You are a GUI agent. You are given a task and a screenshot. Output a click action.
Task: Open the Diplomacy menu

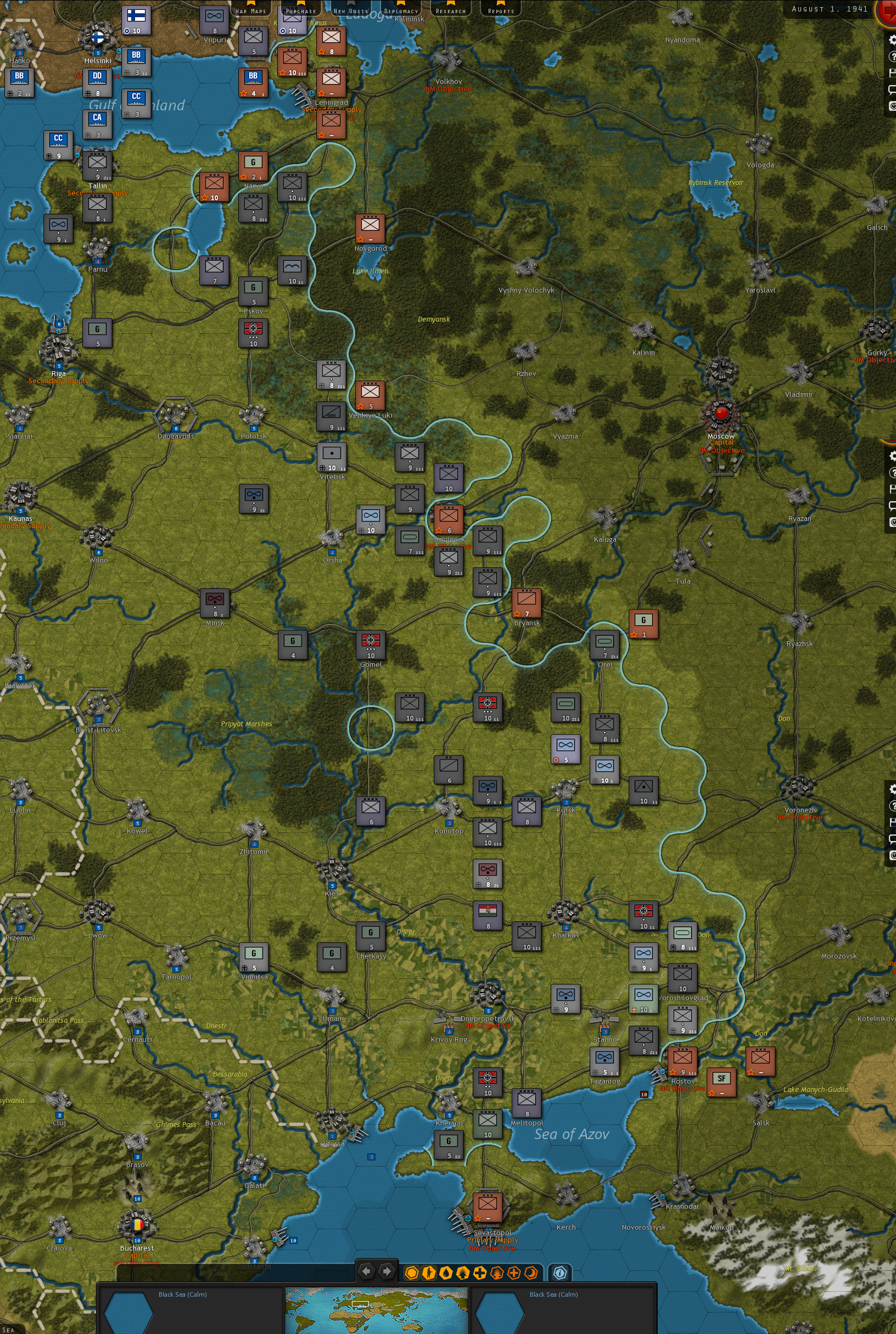pos(402,10)
